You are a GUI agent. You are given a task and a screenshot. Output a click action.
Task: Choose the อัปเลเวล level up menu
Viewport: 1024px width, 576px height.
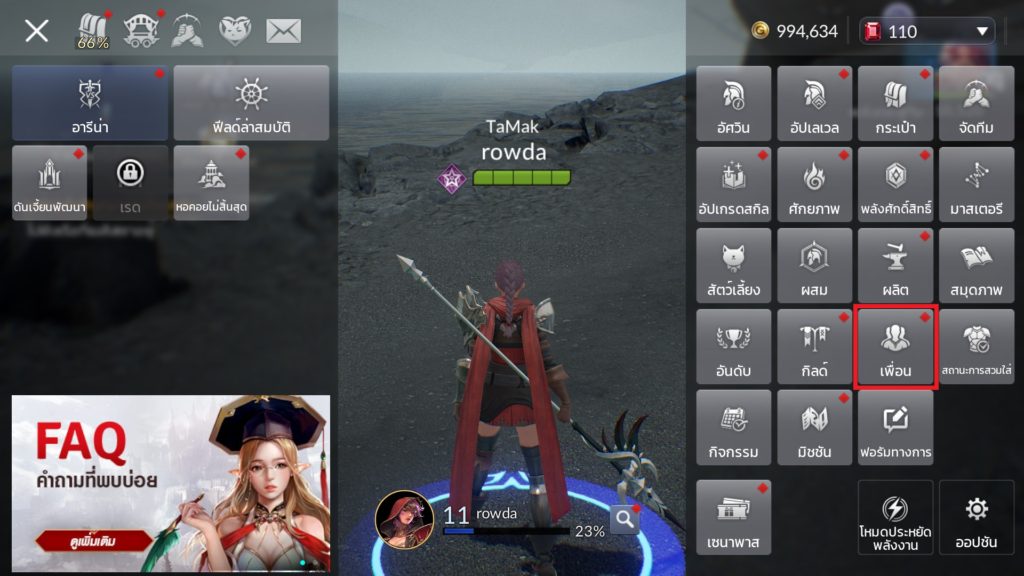point(814,103)
